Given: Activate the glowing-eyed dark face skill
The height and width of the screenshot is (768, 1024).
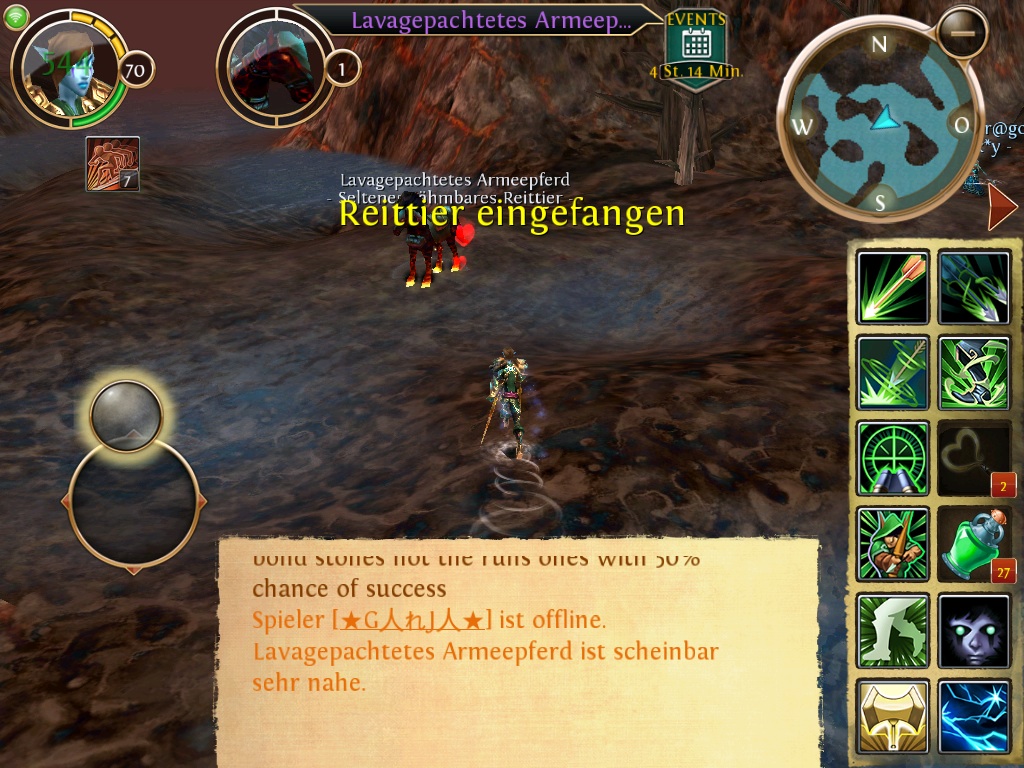Looking at the screenshot, I should [x=974, y=631].
